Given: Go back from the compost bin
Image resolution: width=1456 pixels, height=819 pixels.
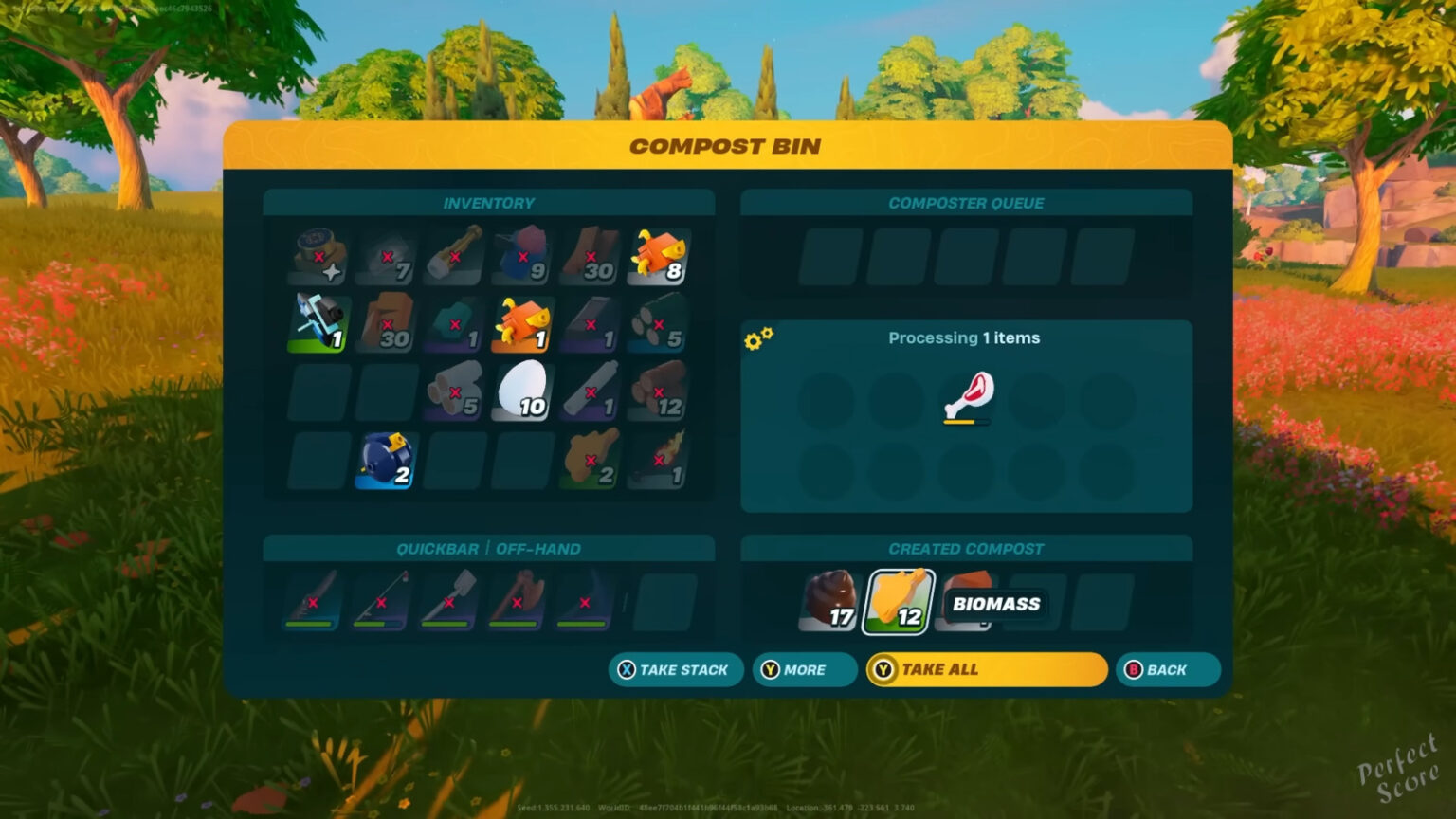Looking at the screenshot, I should click(x=1166, y=669).
